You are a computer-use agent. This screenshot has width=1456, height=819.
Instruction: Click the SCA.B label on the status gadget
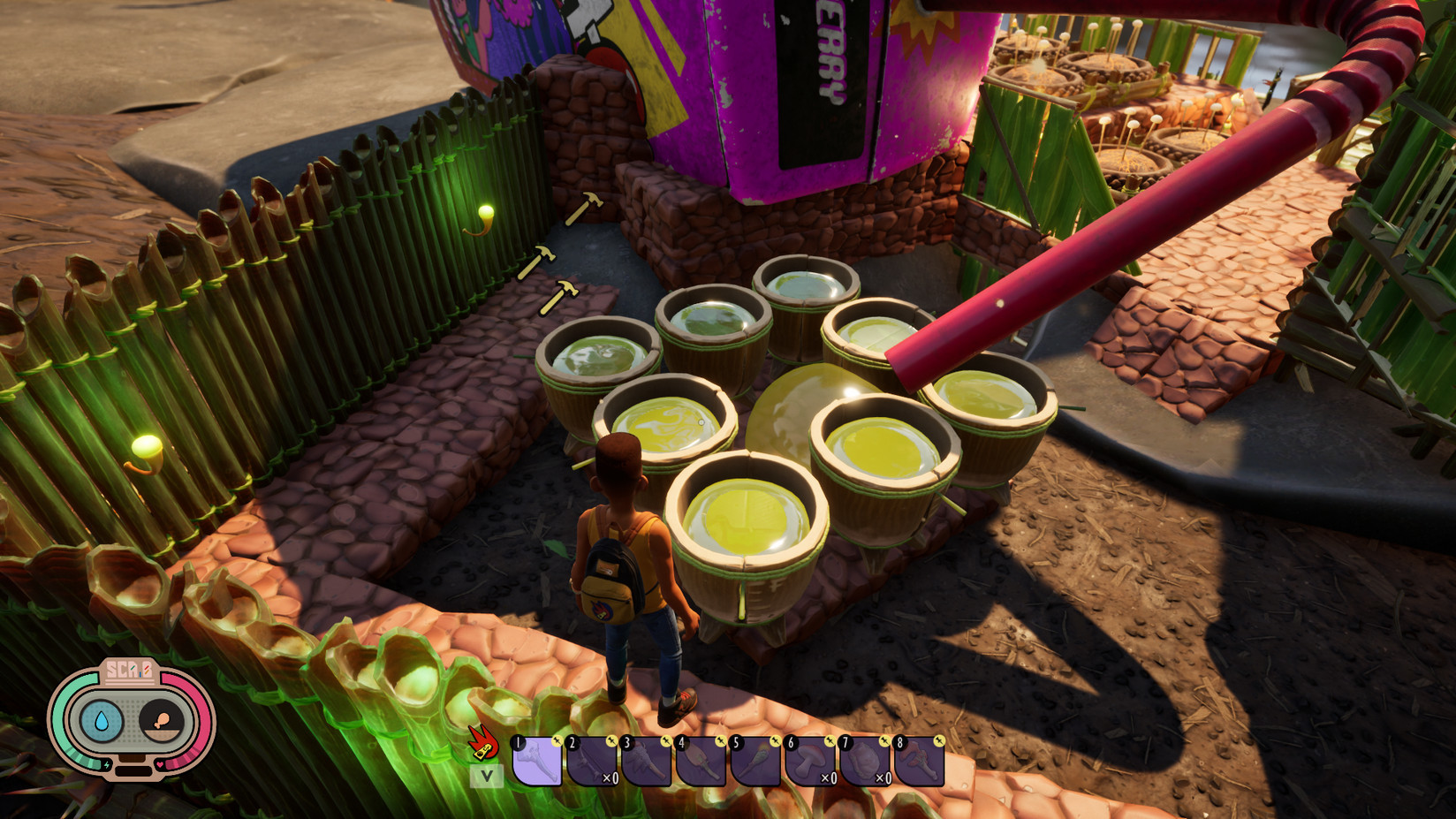tap(128, 670)
